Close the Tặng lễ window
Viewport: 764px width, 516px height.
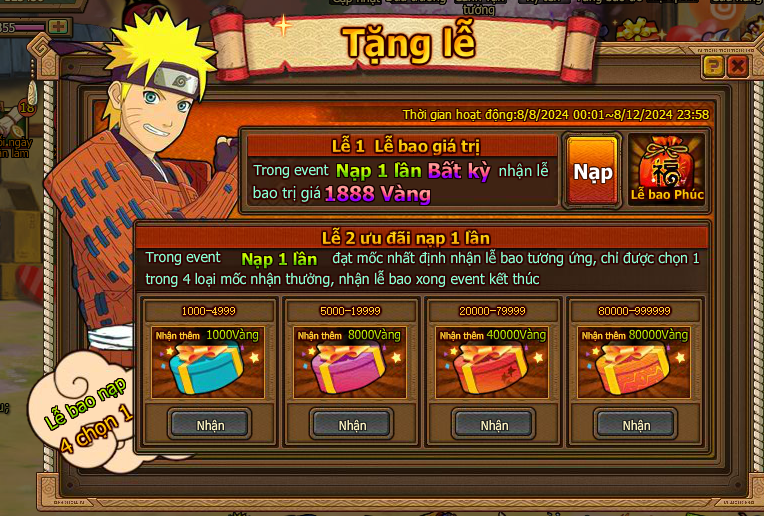pyautogui.click(x=738, y=67)
